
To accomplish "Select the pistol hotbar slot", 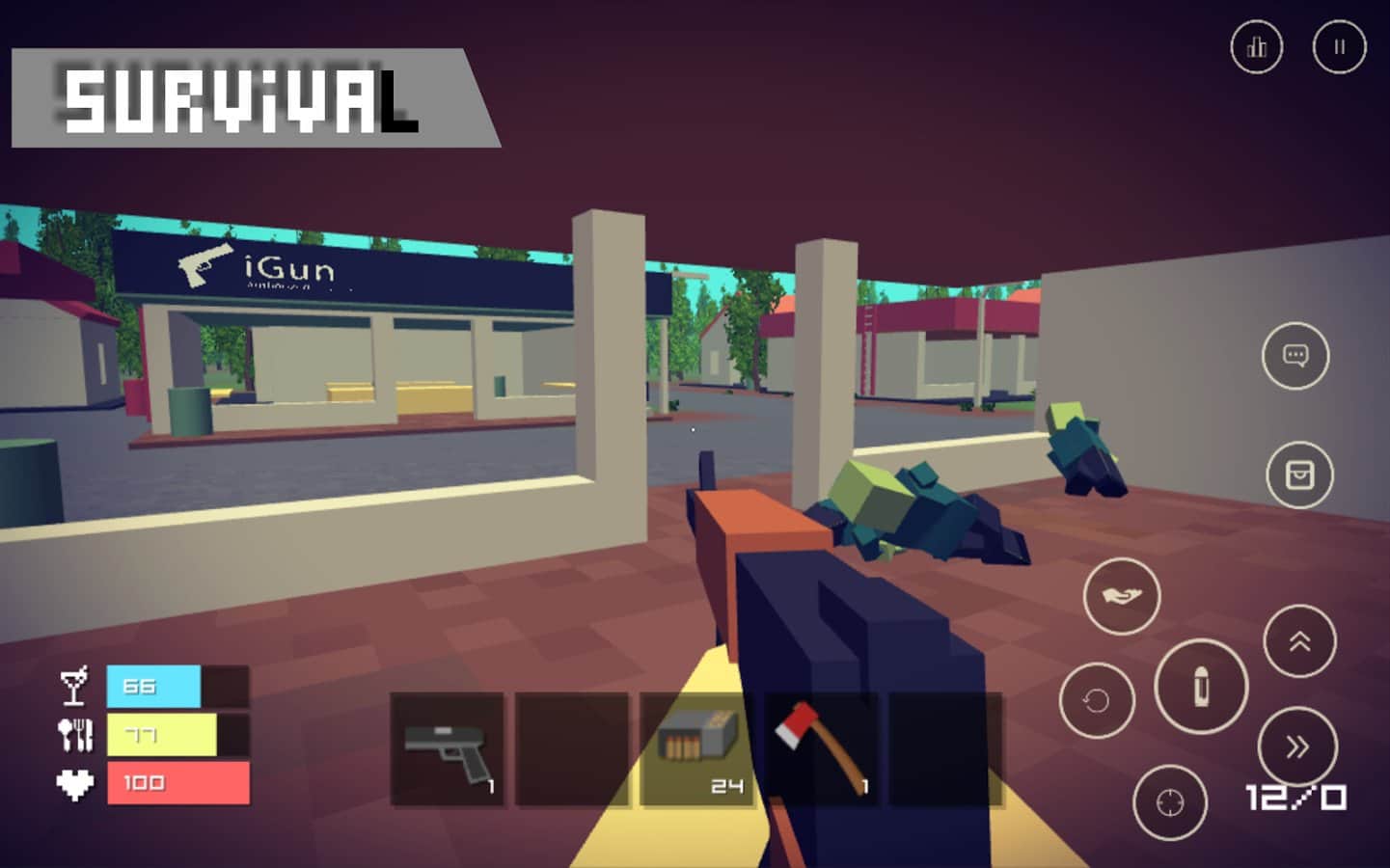I will coord(447,749).
